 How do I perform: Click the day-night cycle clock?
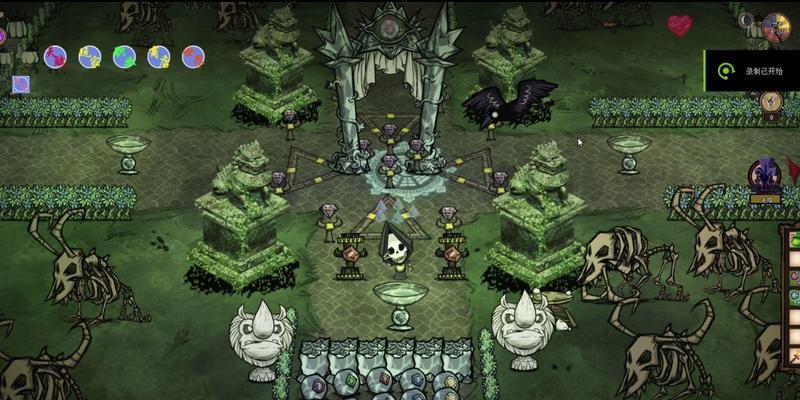click(776, 27)
